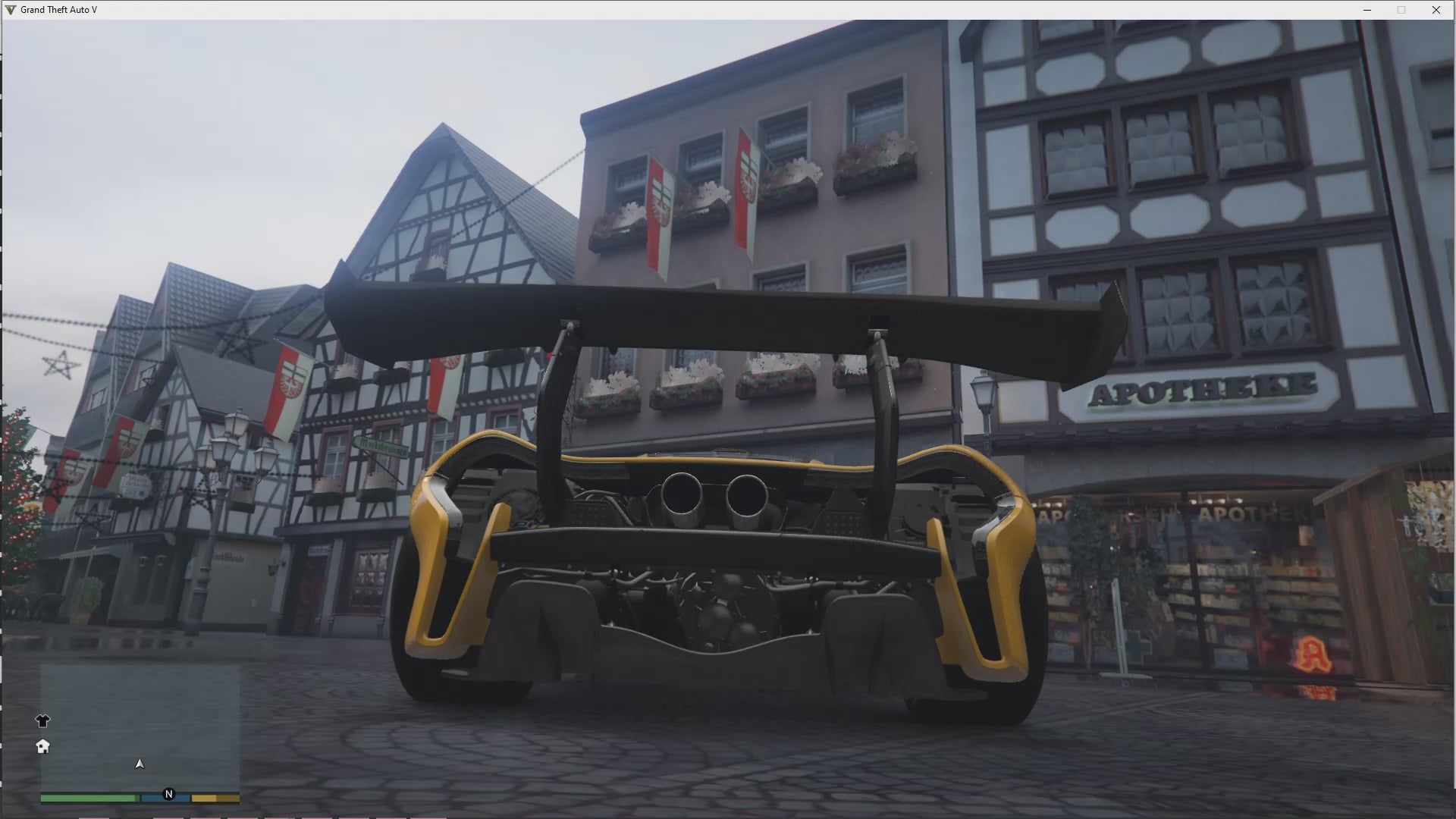Maximize the game window

pyautogui.click(x=1401, y=10)
